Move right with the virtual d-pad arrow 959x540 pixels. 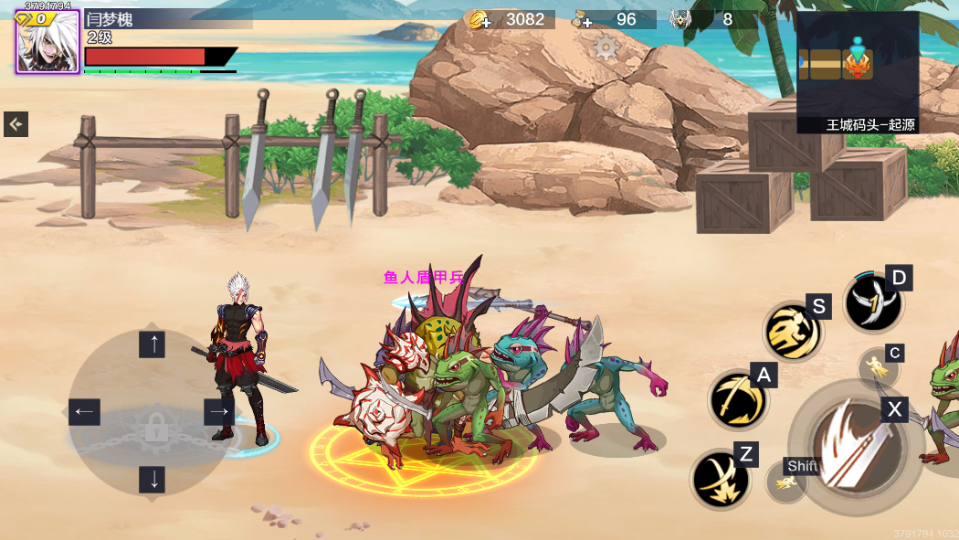[x=218, y=411]
